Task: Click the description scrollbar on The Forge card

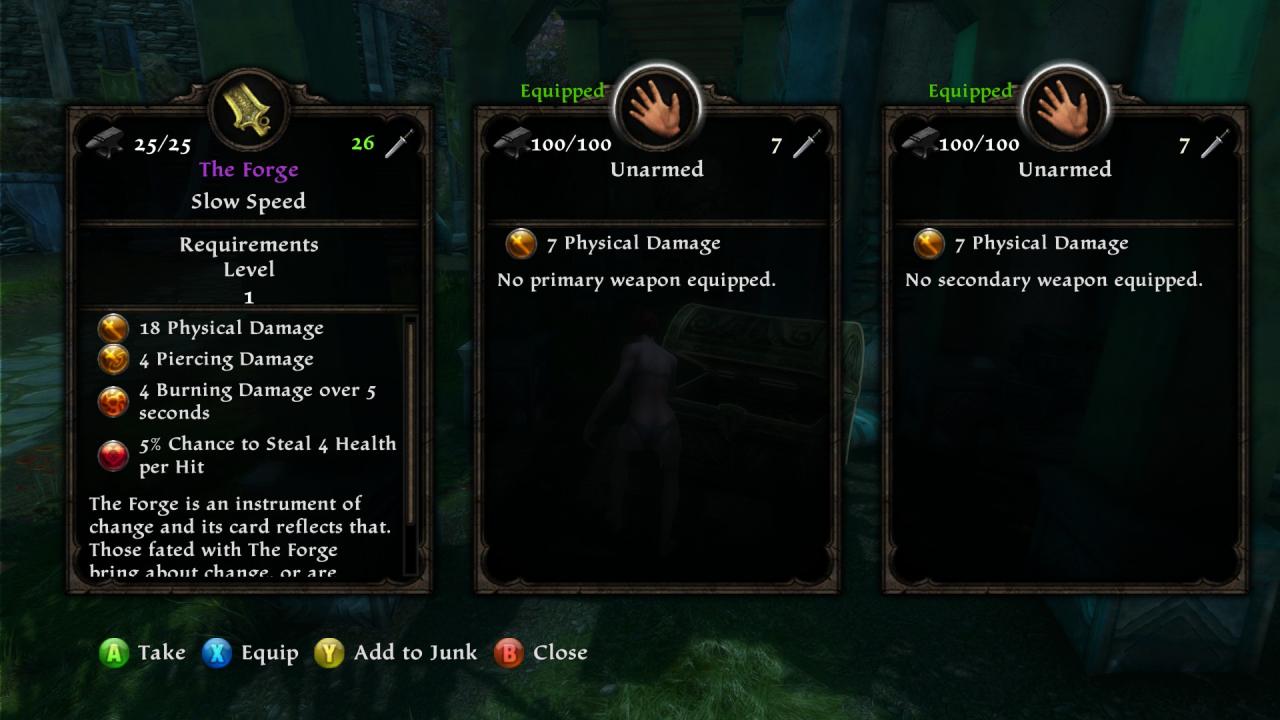Action: 409,445
